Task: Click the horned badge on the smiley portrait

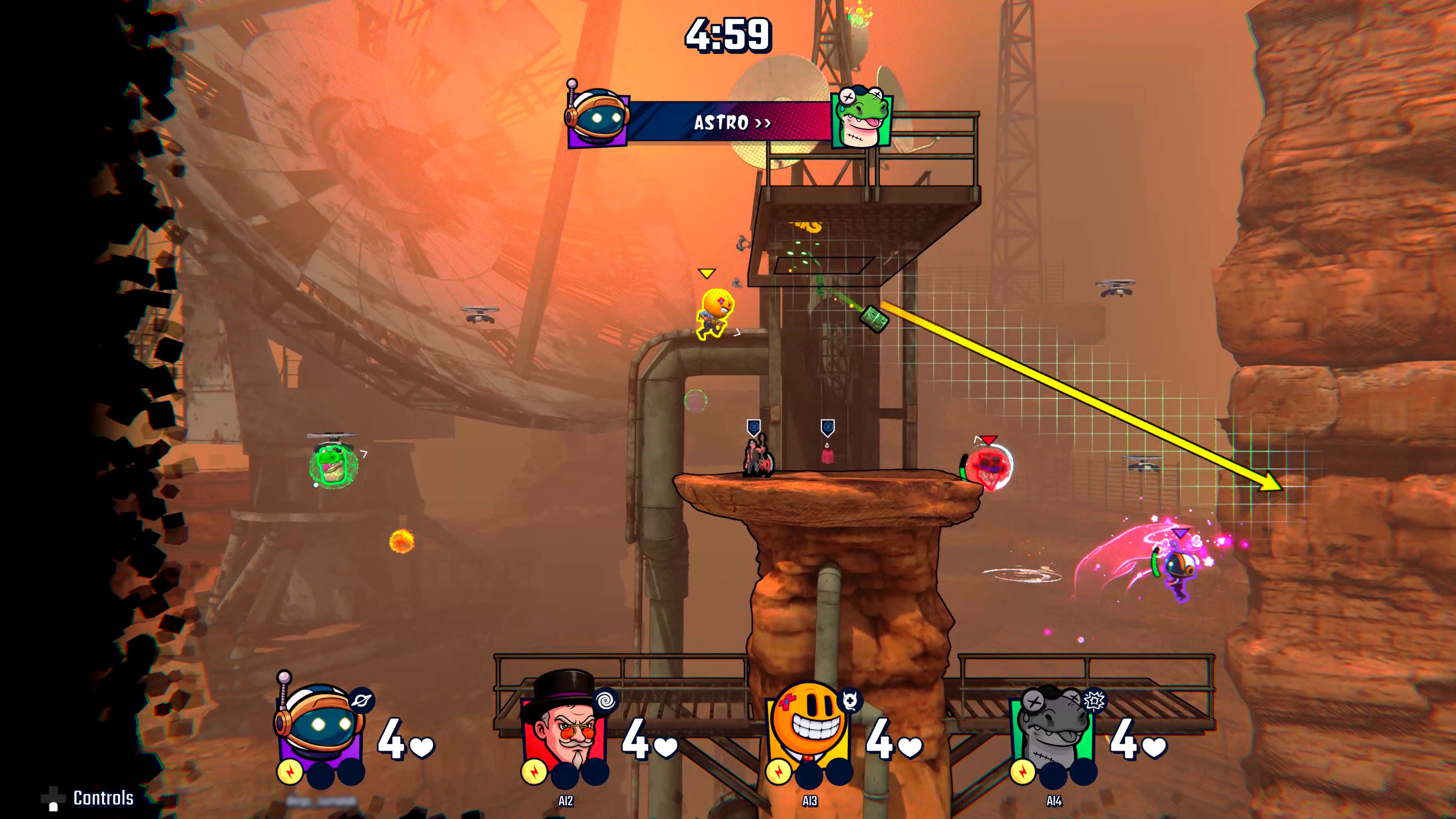Action: point(850,701)
